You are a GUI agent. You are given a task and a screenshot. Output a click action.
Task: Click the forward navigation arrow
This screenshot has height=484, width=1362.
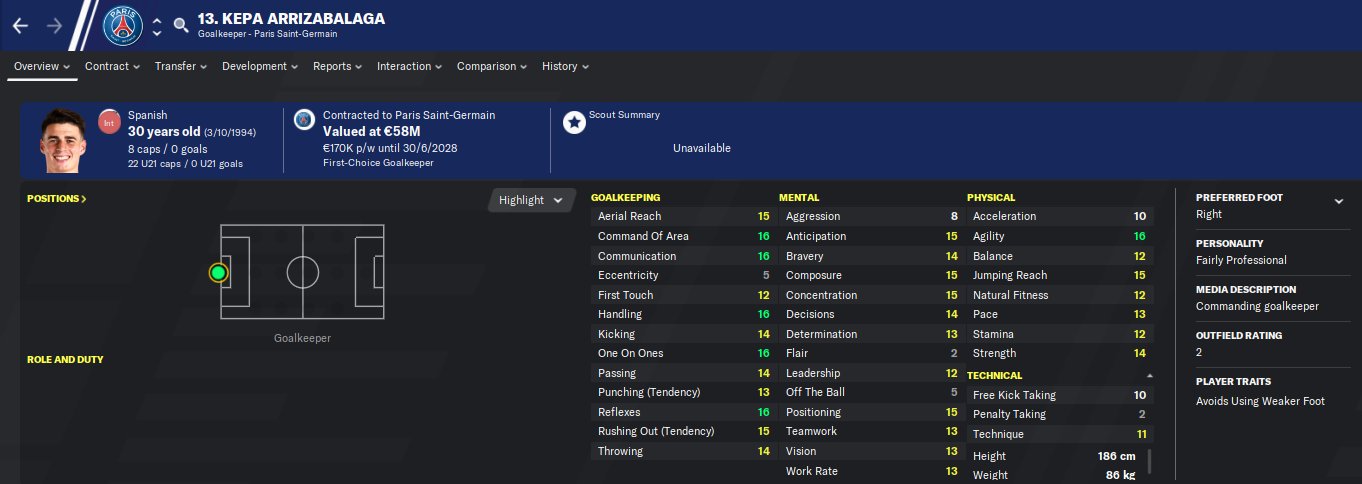(x=54, y=26)
